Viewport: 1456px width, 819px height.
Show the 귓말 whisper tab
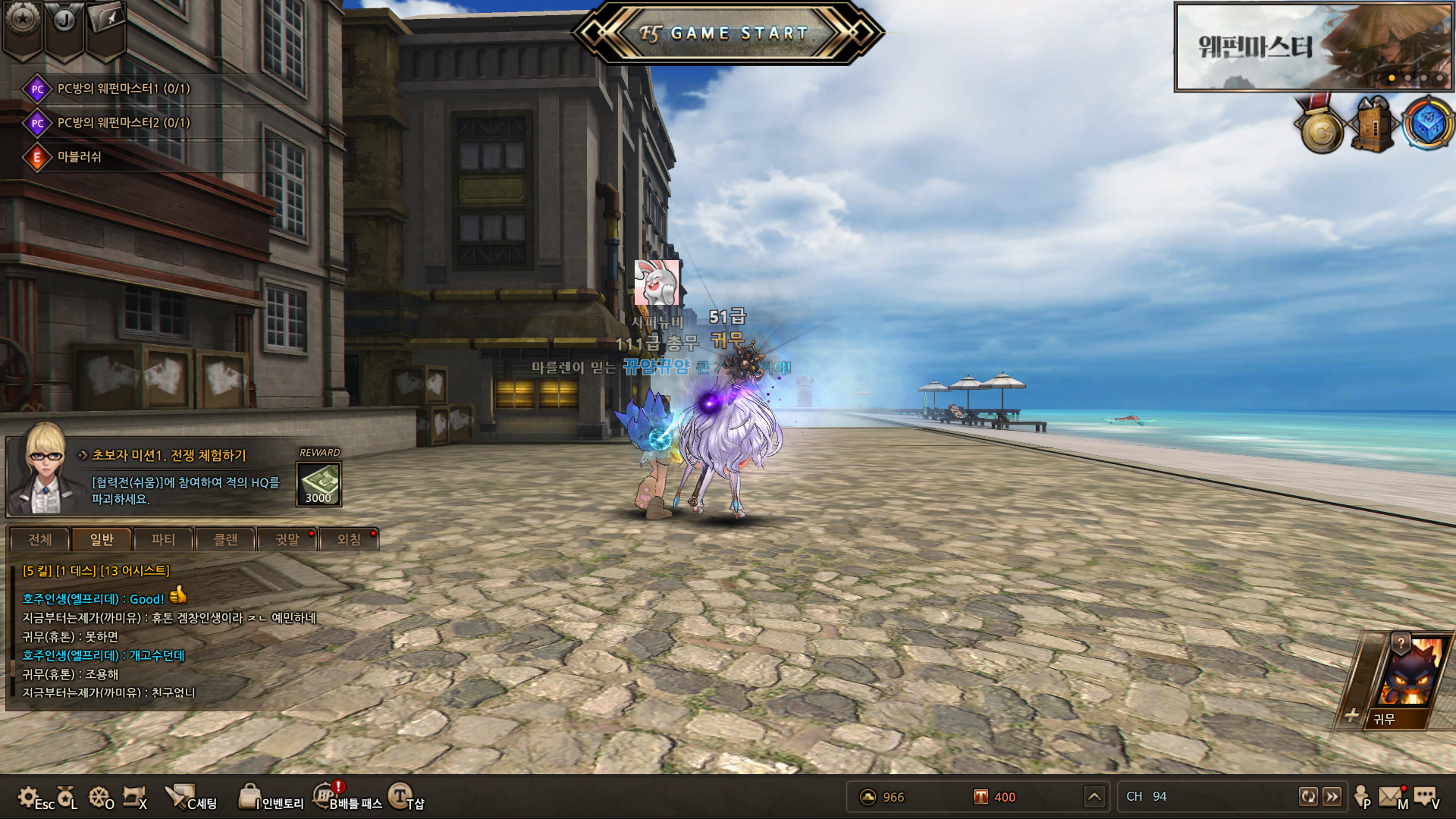(287, 539)
